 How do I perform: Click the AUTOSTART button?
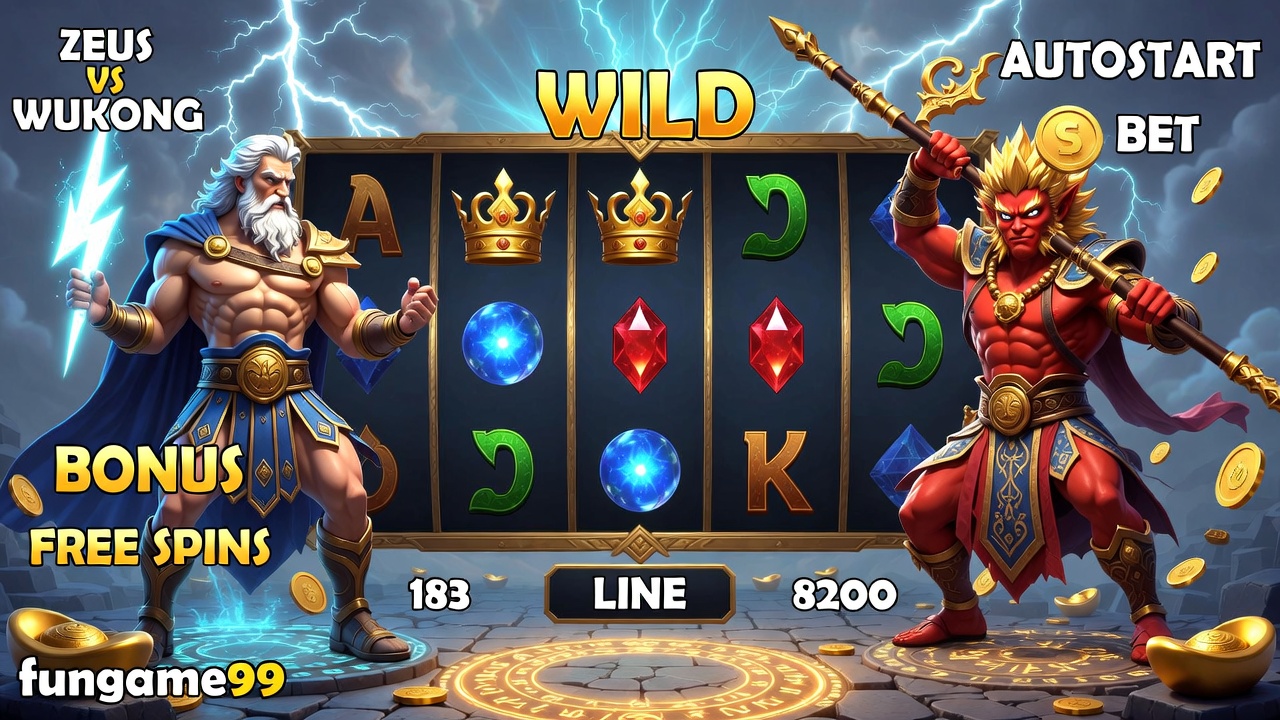click(x=1130, y=63)
